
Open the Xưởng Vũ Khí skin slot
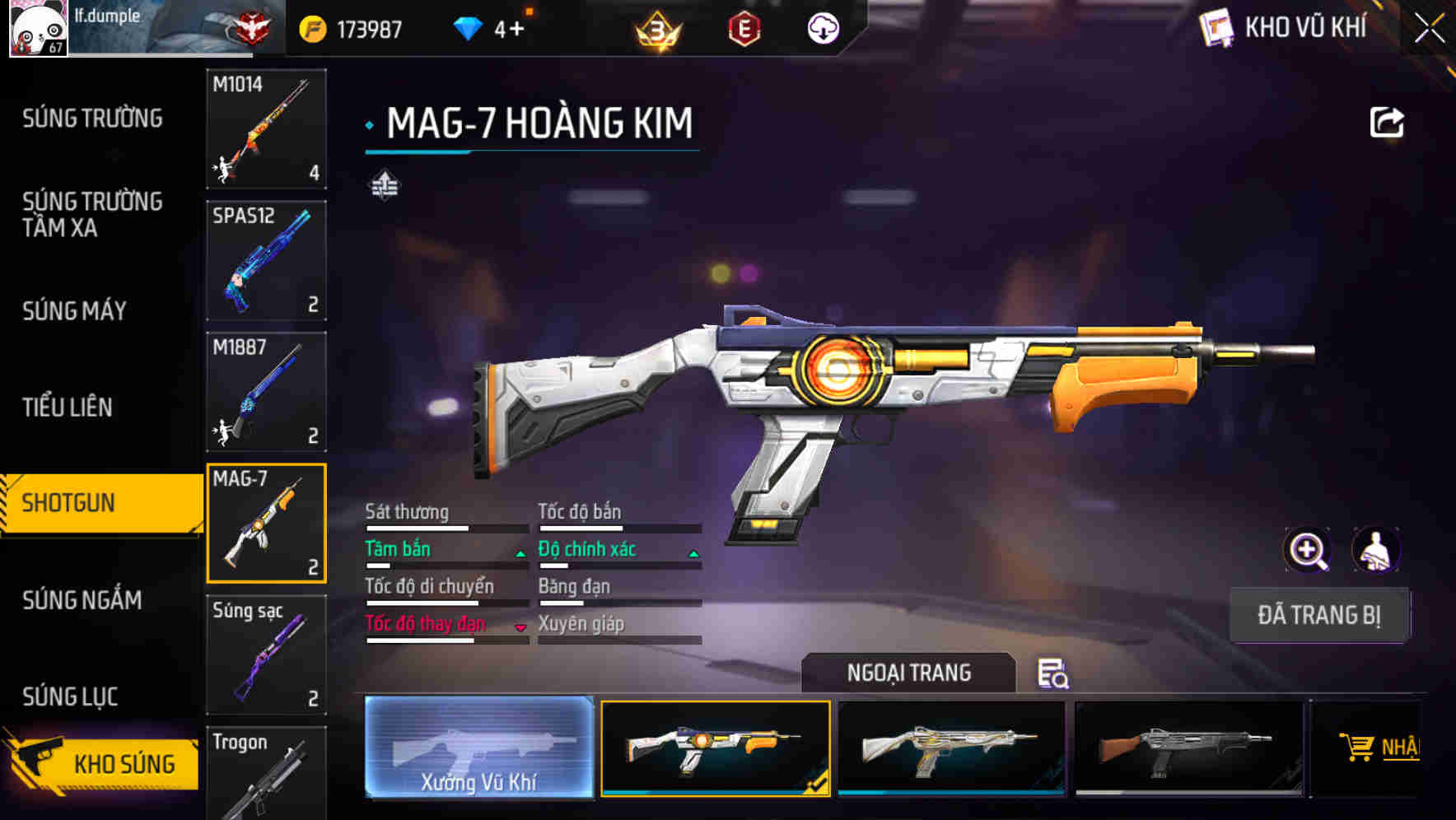pos(478,748)
